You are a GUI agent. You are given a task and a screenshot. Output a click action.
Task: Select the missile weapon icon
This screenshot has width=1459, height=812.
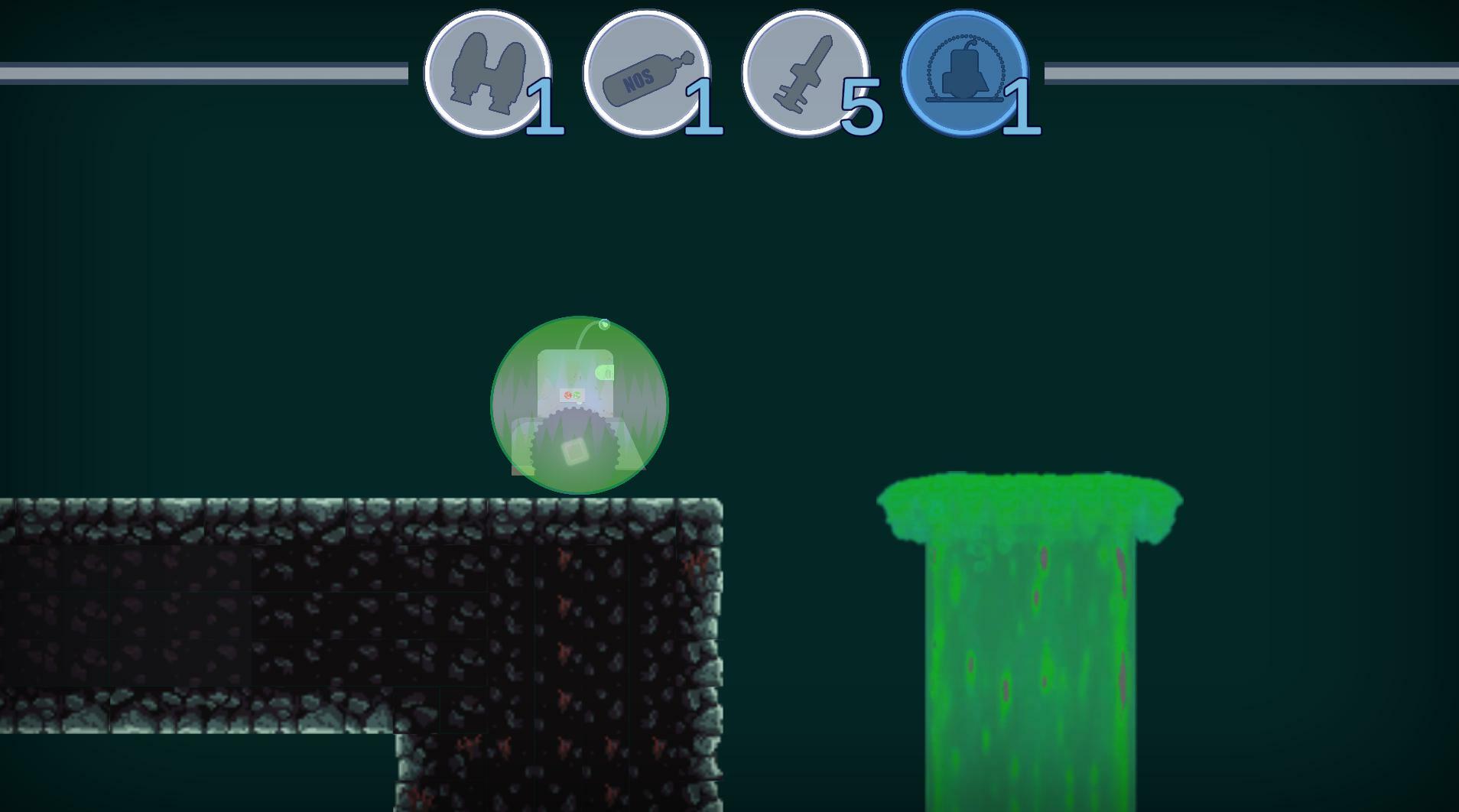807,71
